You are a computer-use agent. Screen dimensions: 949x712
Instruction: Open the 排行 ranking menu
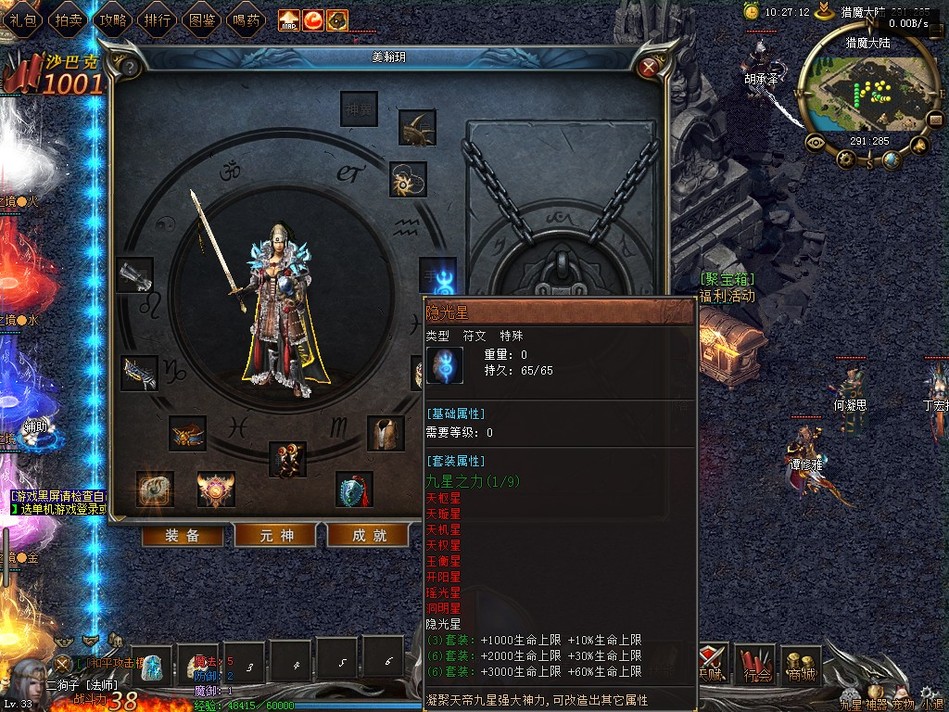[157, 17]
